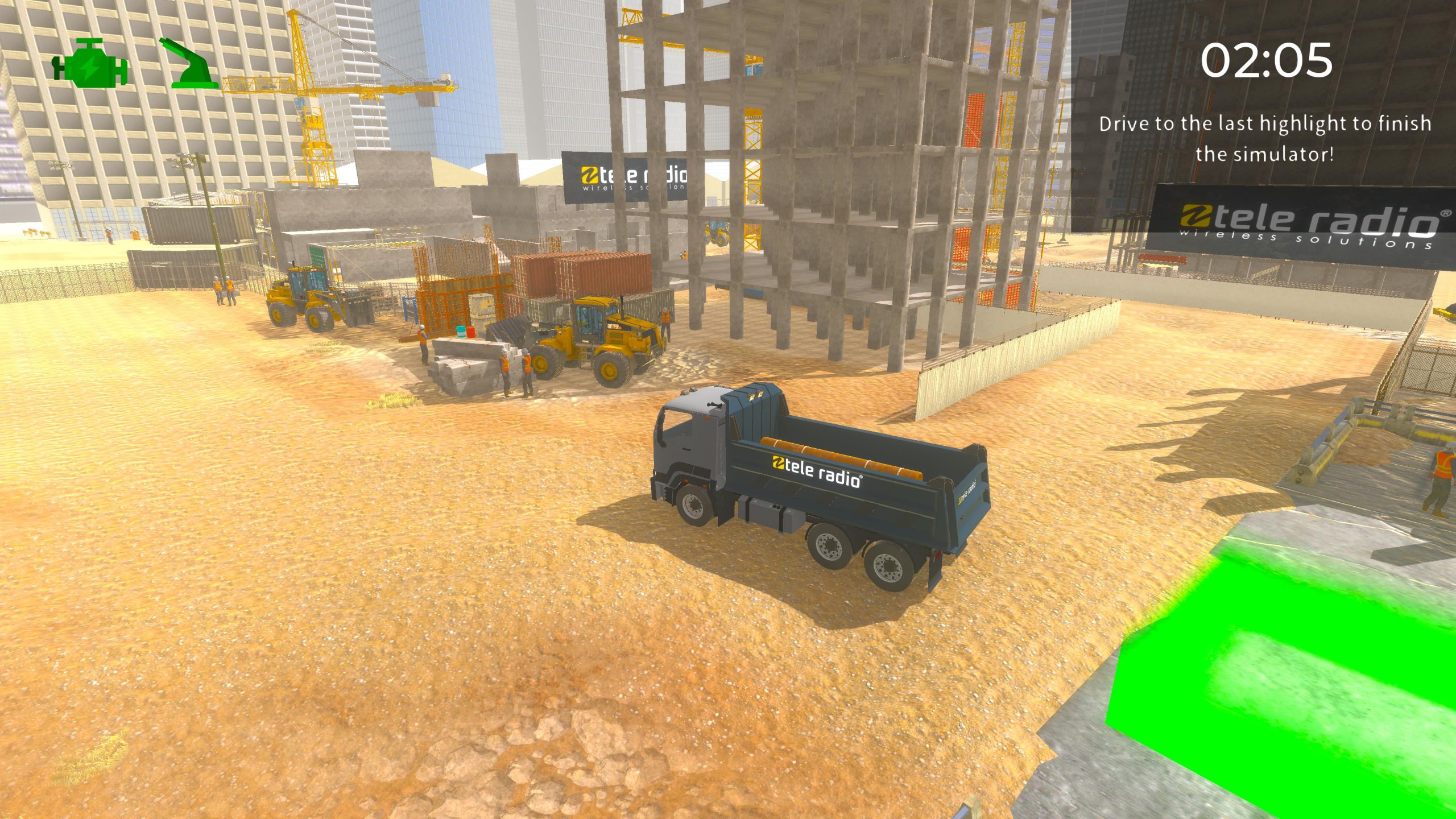This screenshot has width=1456, height=819.
Task: Click the green handbrake lever icon
Action: (x=188, y=64)
